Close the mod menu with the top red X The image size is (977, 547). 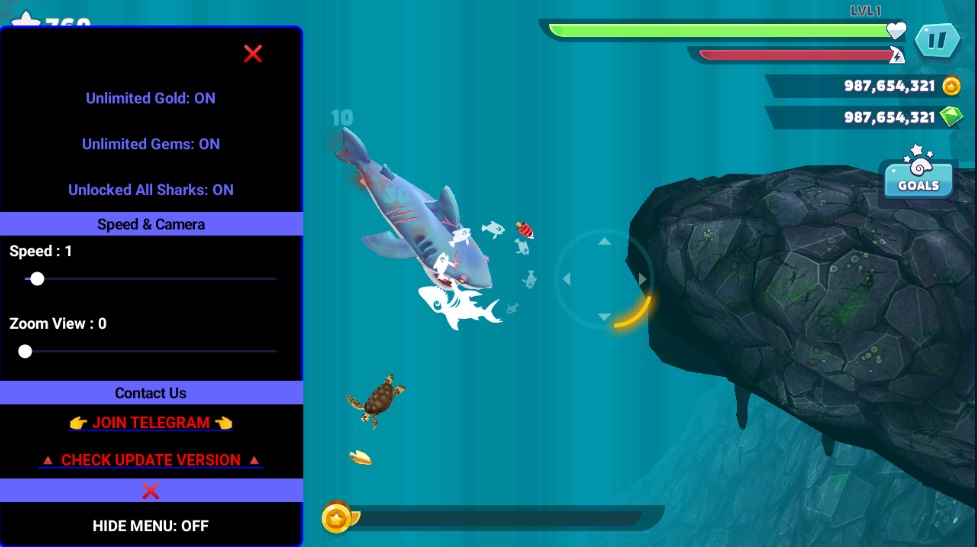(253, 54)
